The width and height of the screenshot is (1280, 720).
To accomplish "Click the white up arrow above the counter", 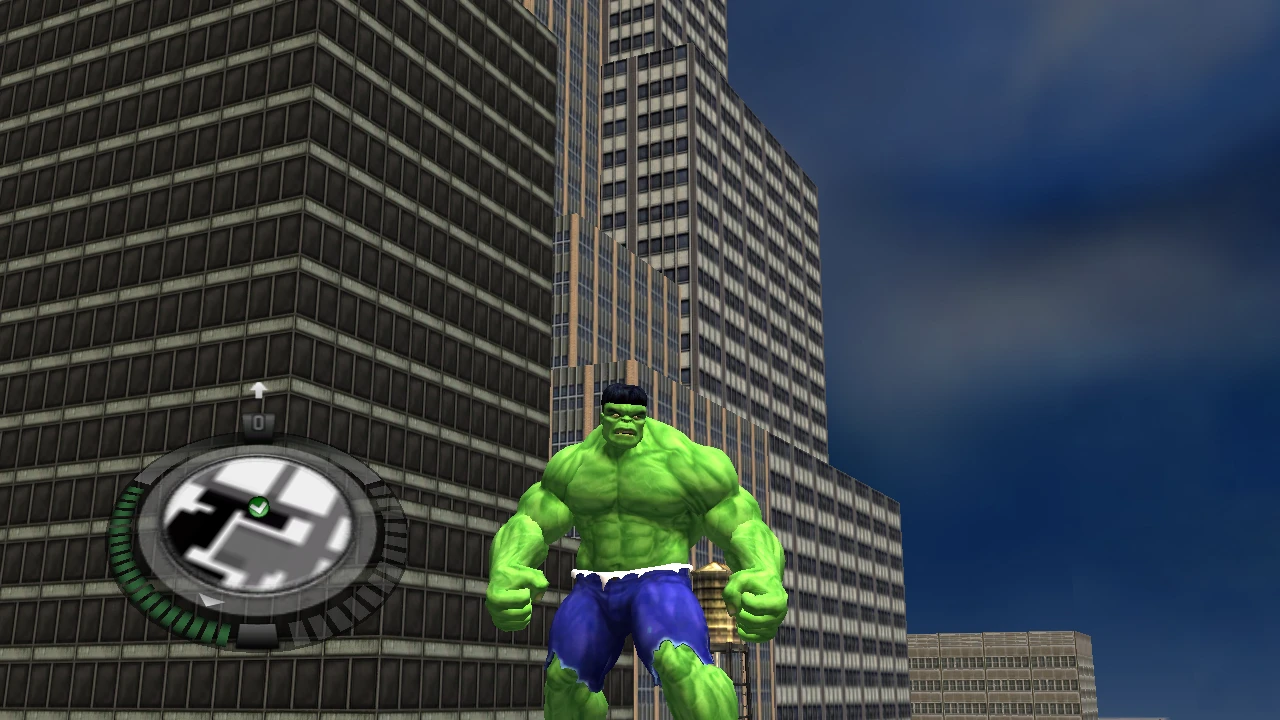I will [x=260, y=389].
